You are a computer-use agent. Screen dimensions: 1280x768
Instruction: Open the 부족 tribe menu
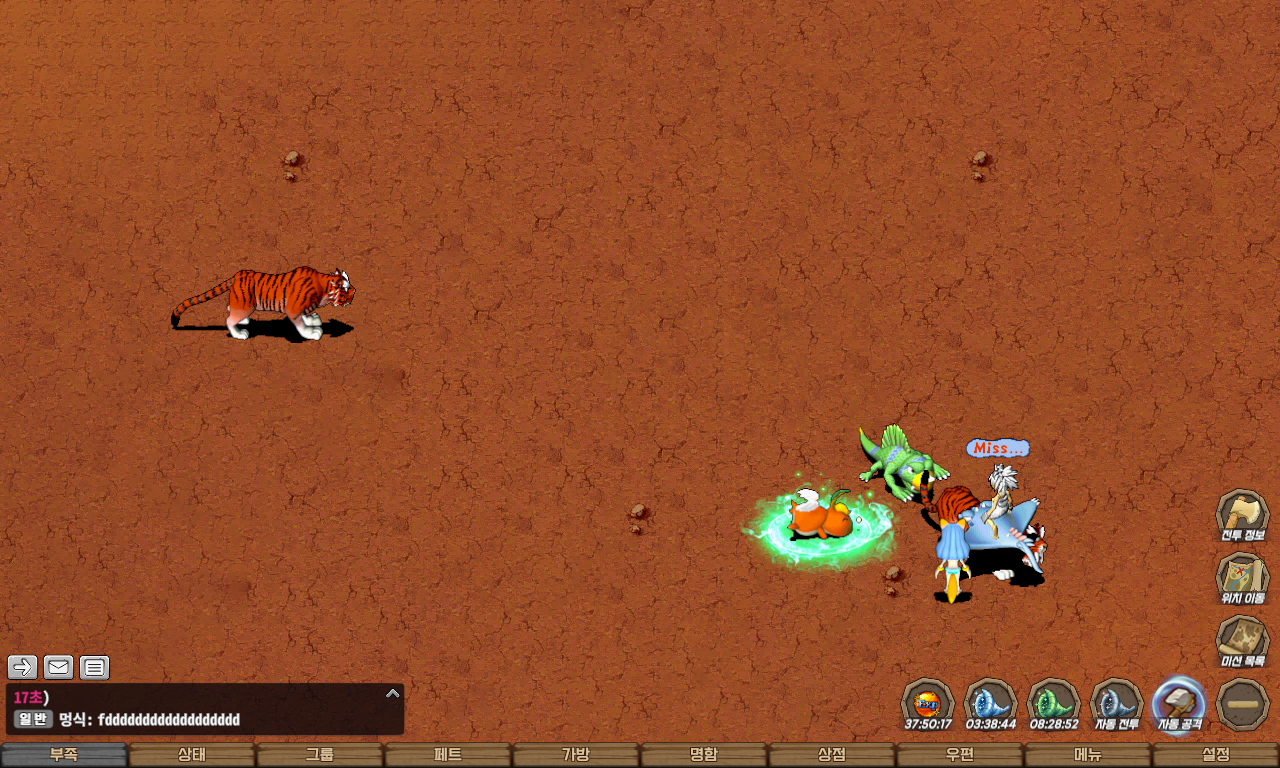[x=64, y=755]
